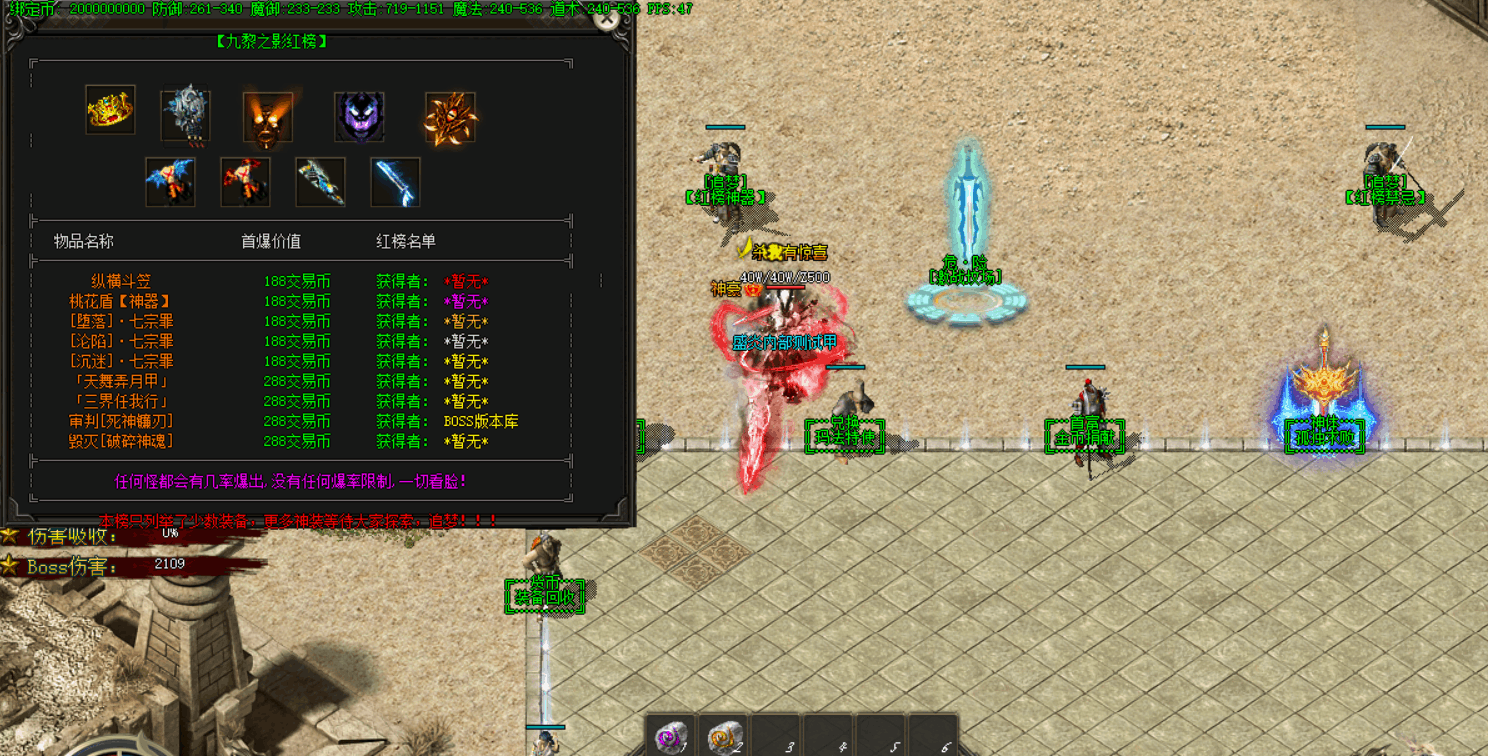The width and height of the screenshot is (1488, 756).
Task: Close the 九黎之影红榜 panel
Action: pyautogui.click(x=606, y=18)
